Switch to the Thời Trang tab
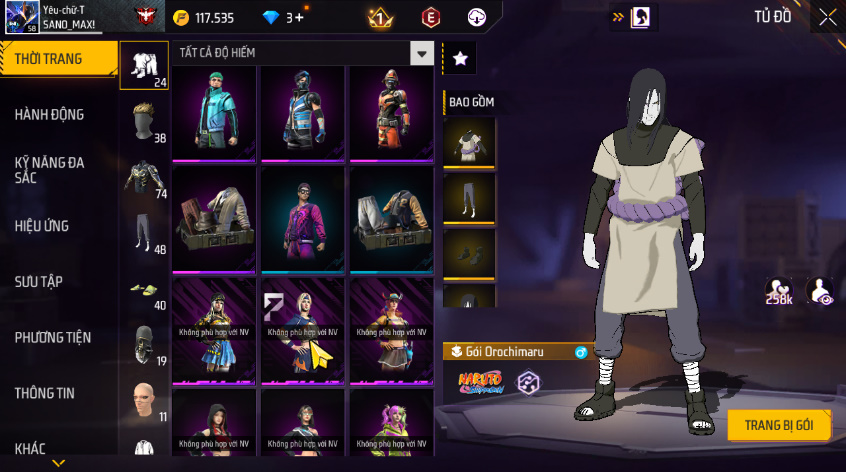846x472 pixels. click(48, 60)
